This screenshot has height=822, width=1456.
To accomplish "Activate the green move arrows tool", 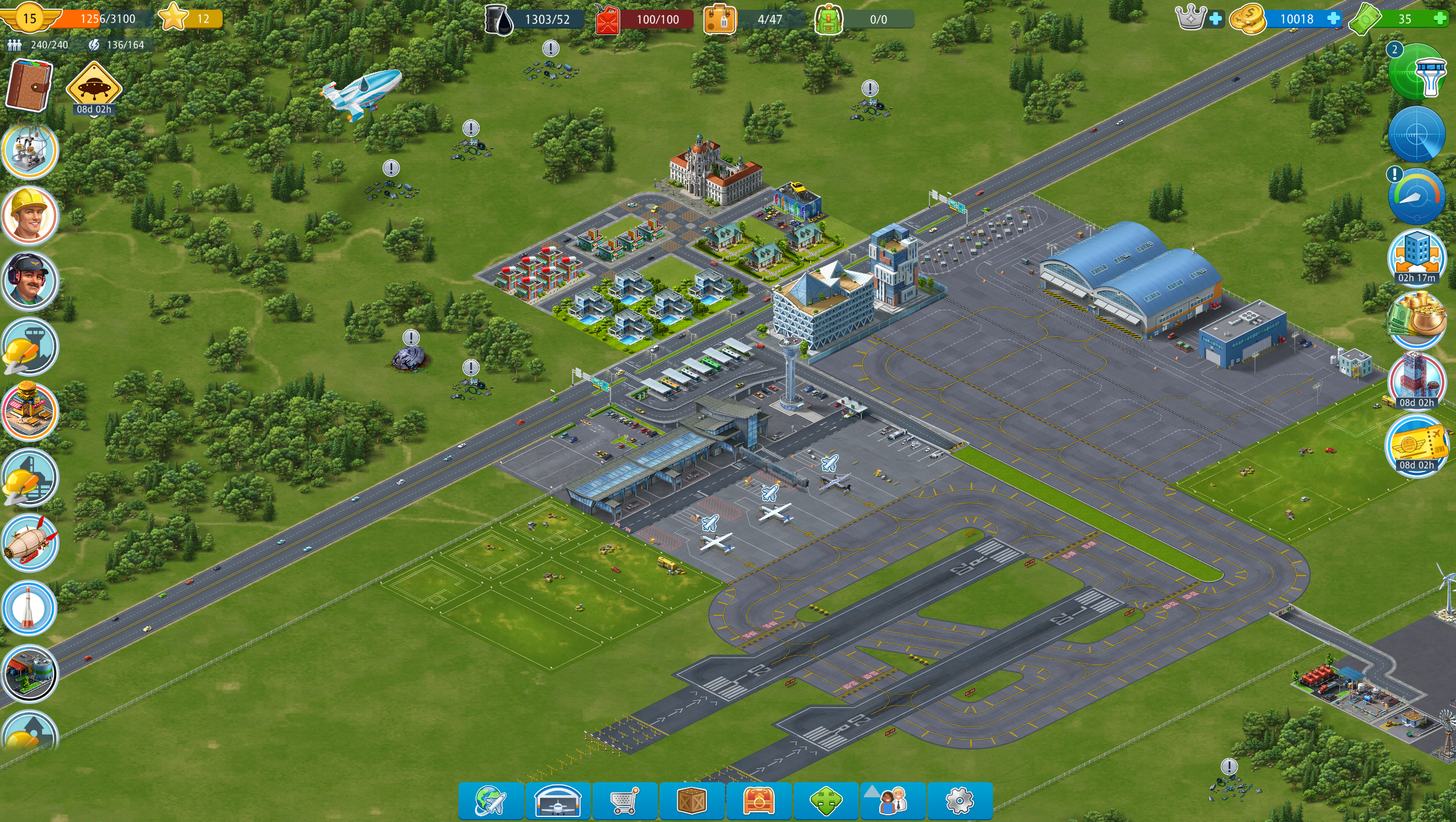I will pos(826,800).
